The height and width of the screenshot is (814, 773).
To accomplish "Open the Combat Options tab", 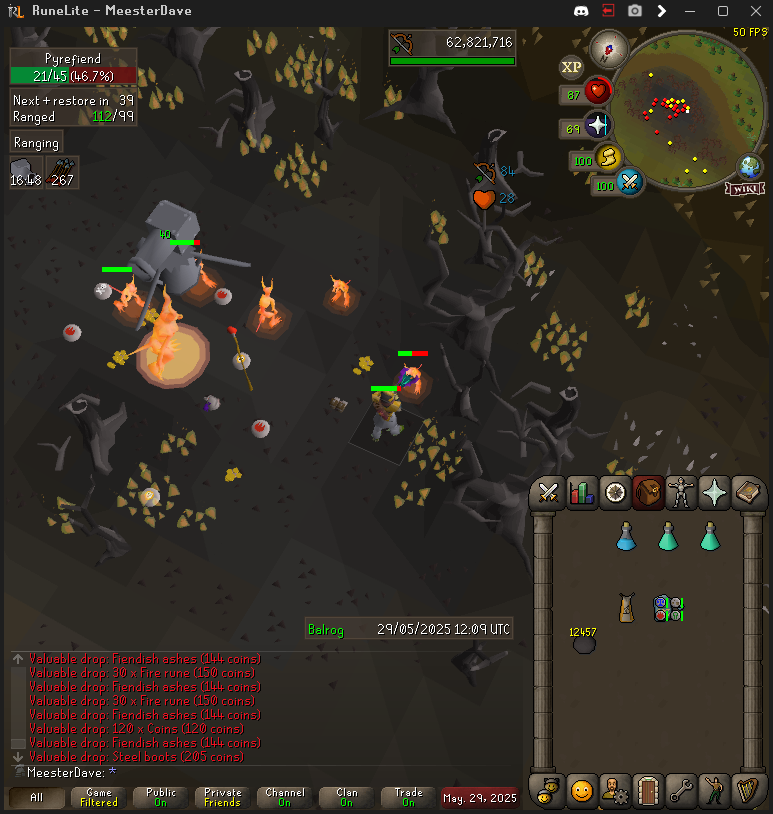I will coord(548,492).
